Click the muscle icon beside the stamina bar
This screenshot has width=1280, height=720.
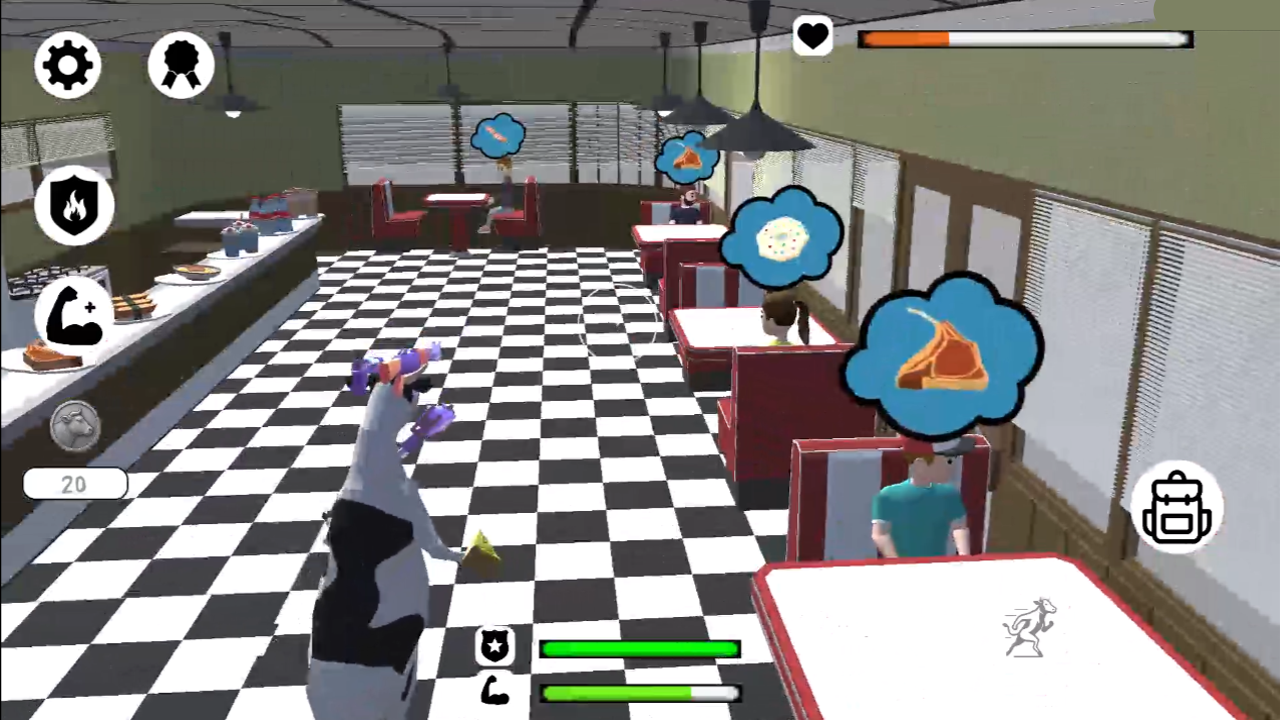point(495,692)
